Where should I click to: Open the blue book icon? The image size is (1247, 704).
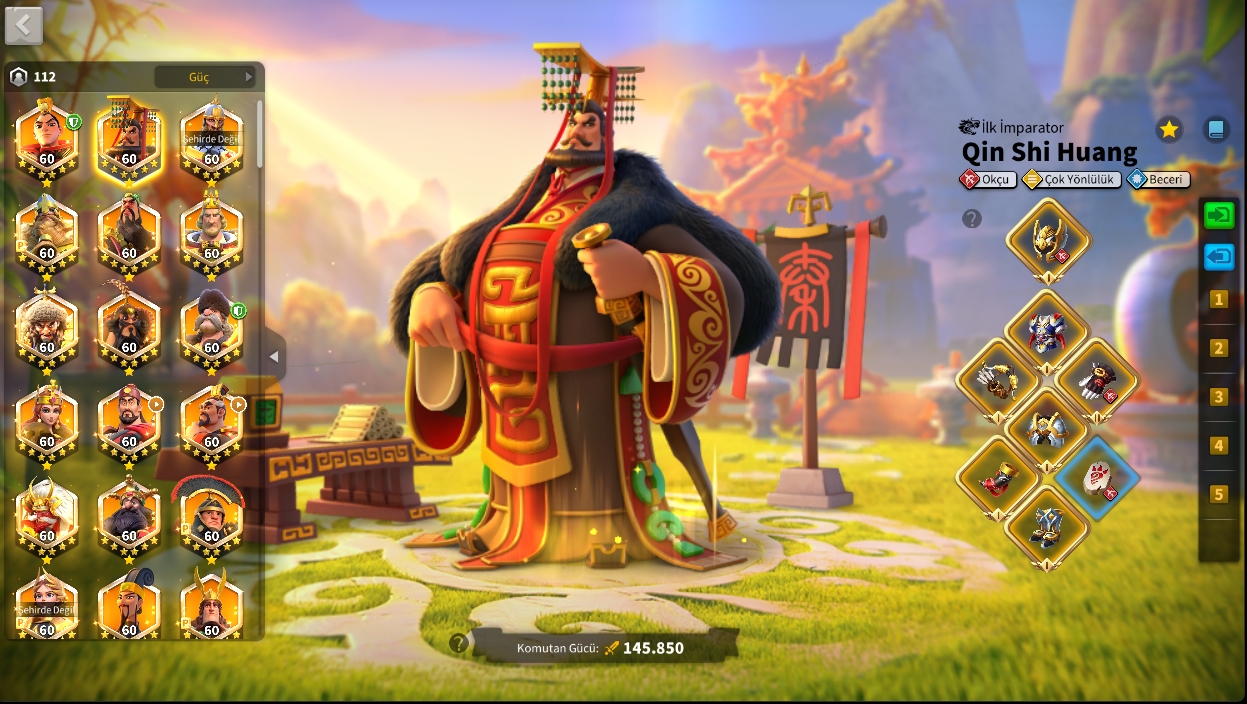(x=1216, y=129)
